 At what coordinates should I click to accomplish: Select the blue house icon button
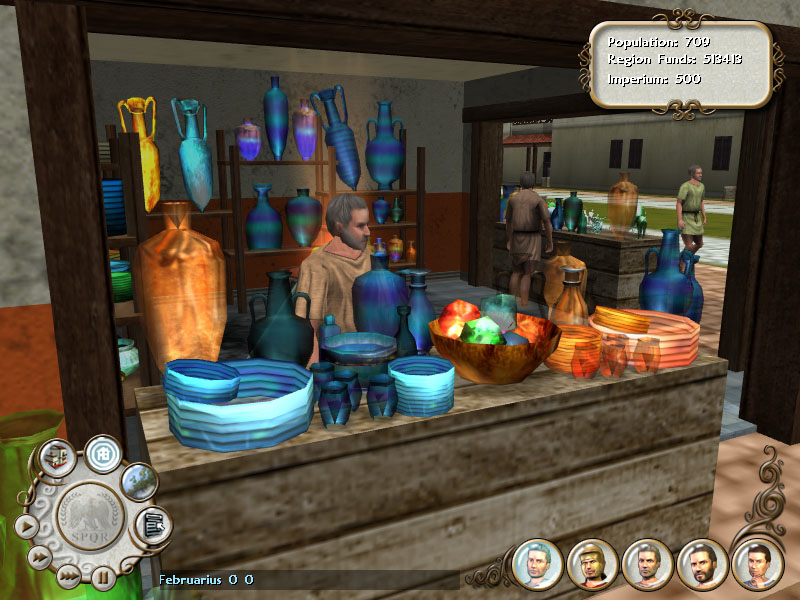[102, 453]
